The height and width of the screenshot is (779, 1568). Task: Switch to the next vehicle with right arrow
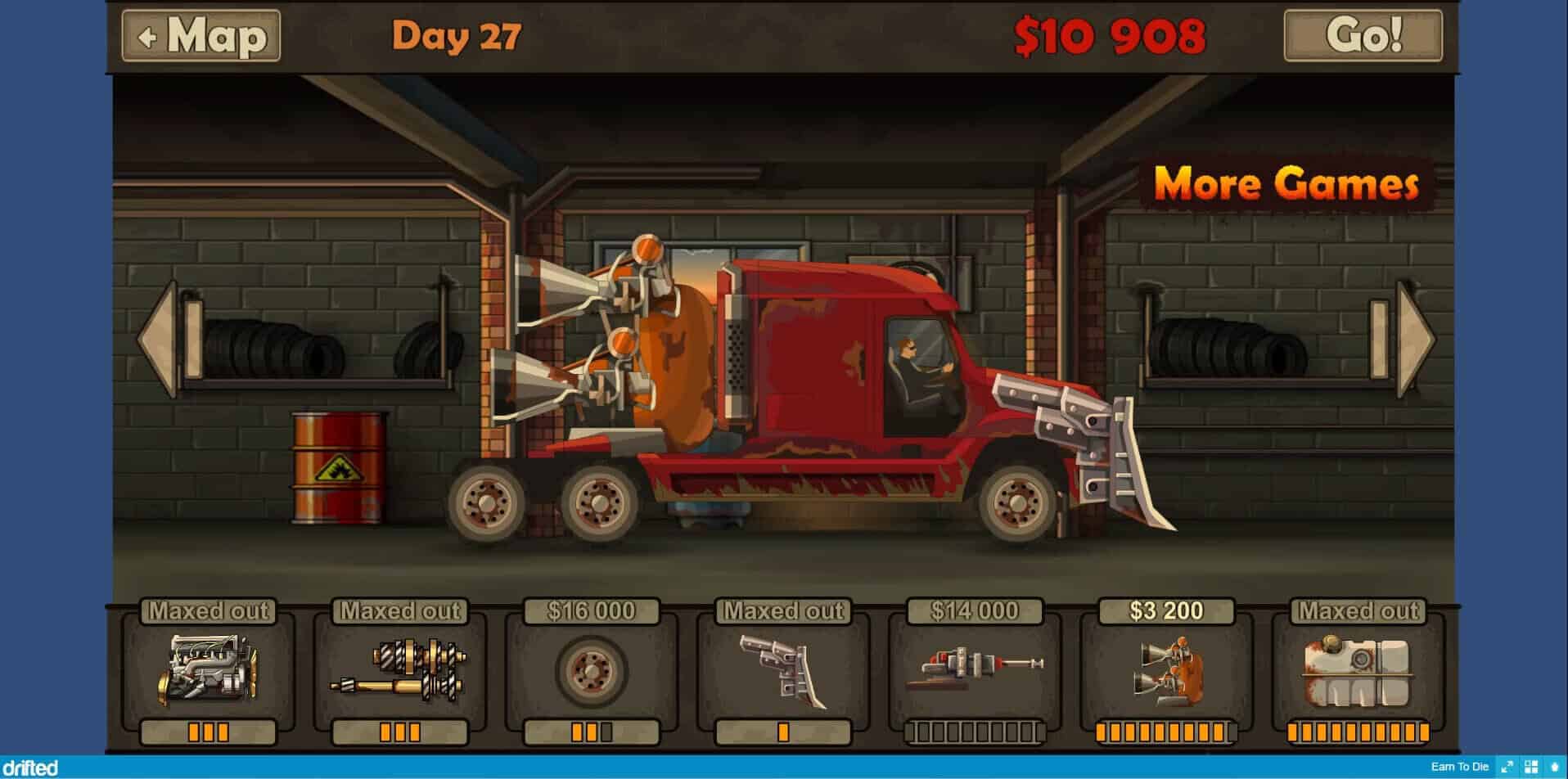point(1415,339)
